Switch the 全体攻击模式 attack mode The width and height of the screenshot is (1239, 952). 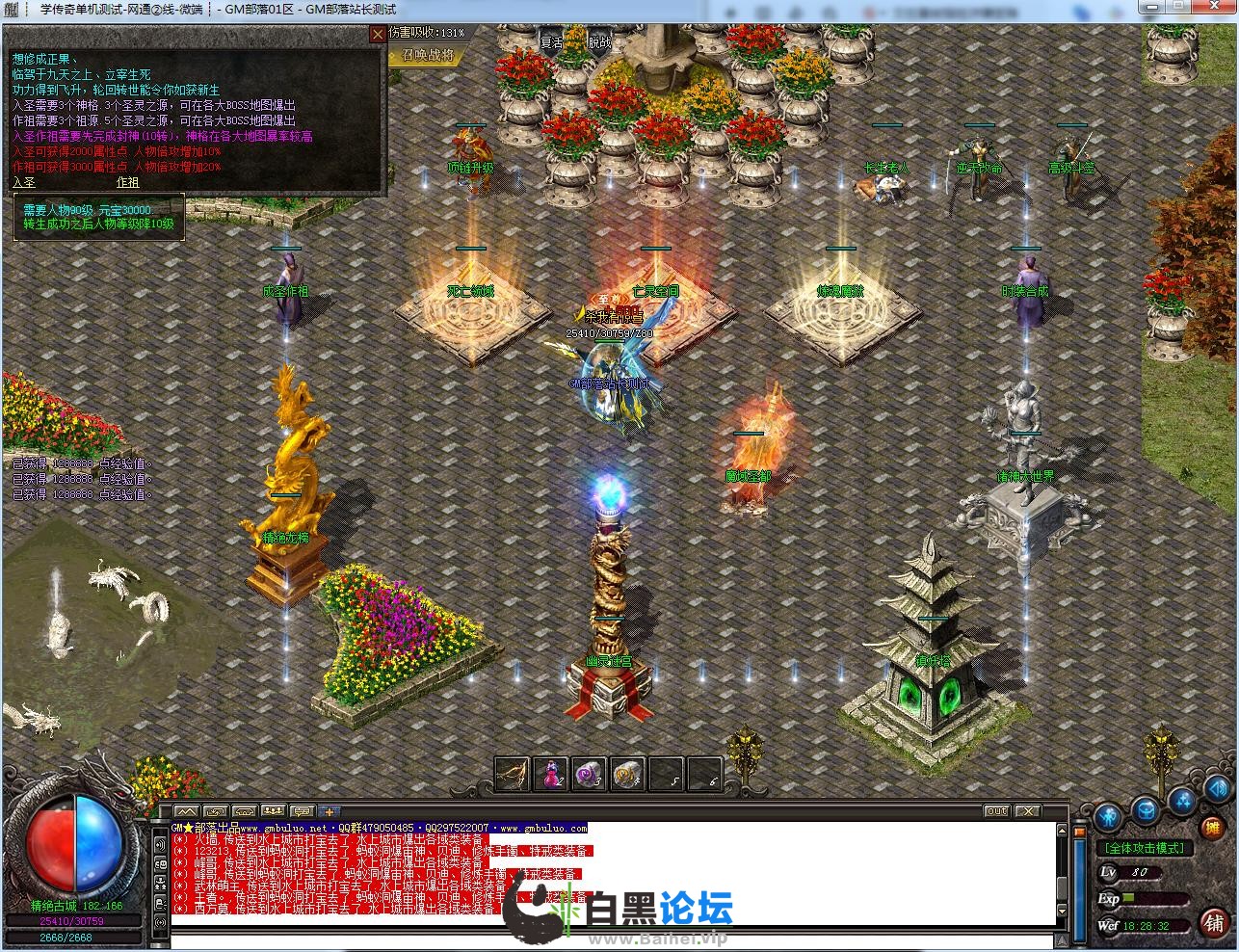pos(1145,848)
